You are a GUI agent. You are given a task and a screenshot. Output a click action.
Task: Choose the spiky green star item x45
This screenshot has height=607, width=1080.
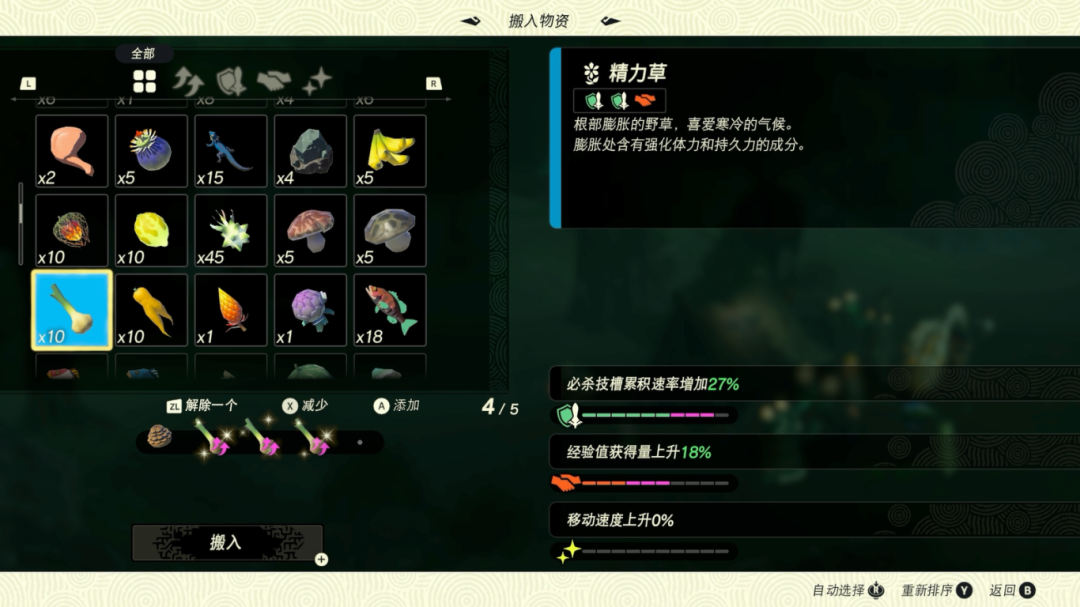(x=231, y=231)
